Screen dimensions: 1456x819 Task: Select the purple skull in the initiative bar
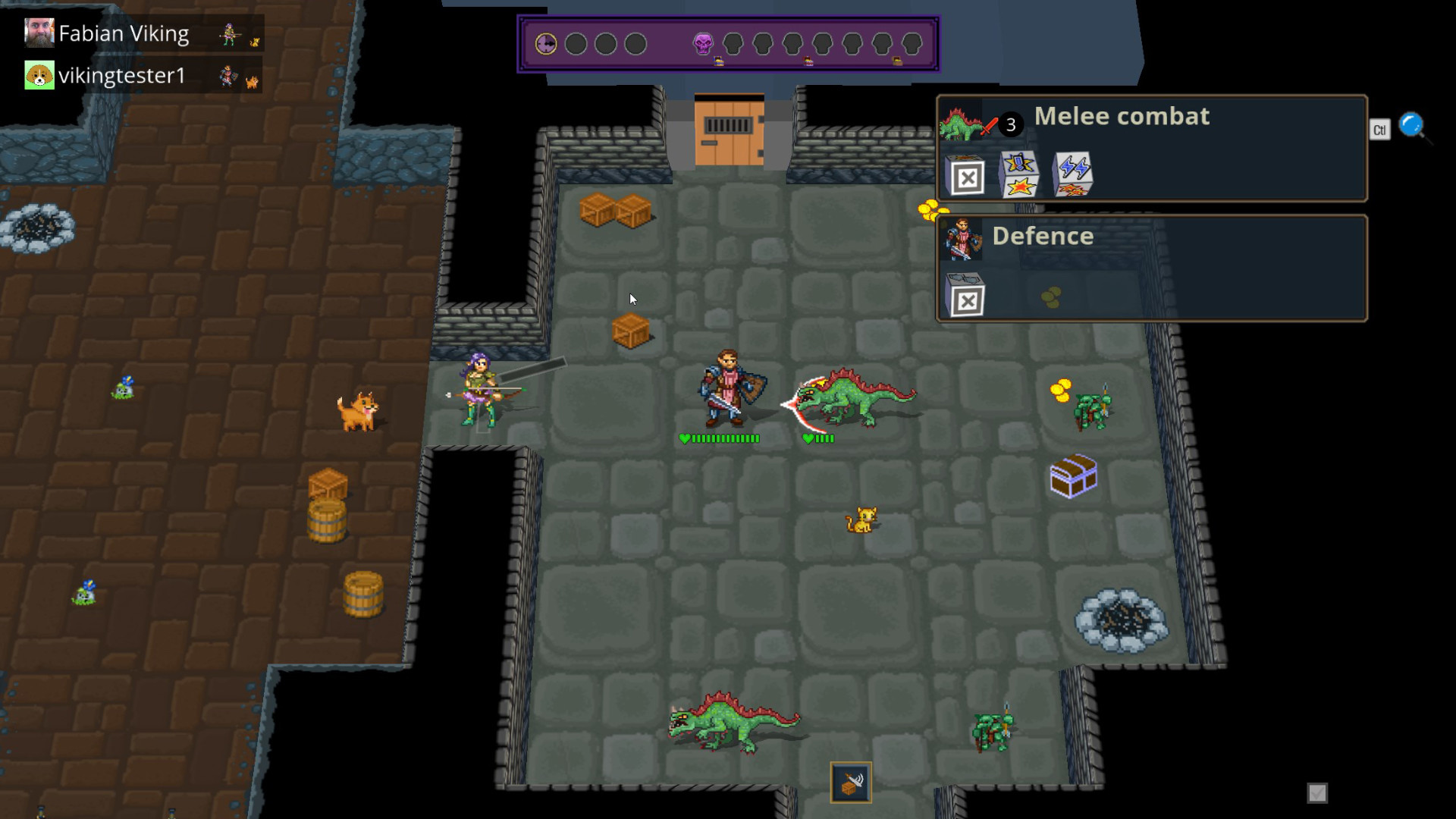click(702, 44)
